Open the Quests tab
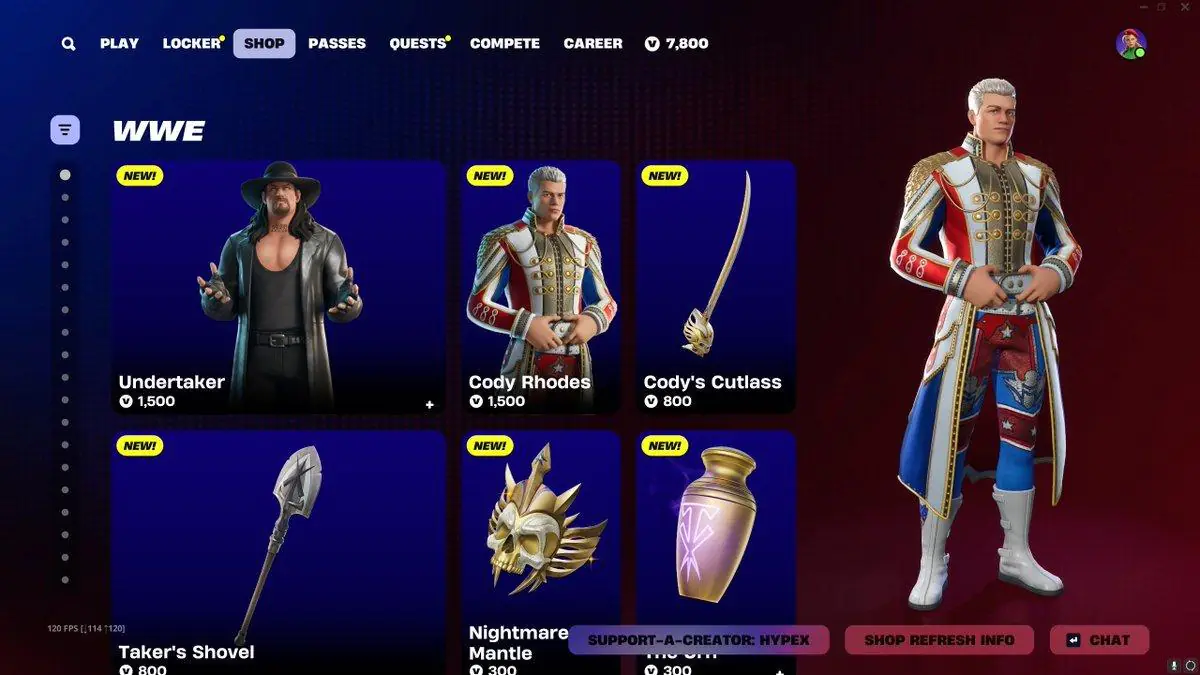This screenshot has width=1200, height=675. [x=418, y=44]
